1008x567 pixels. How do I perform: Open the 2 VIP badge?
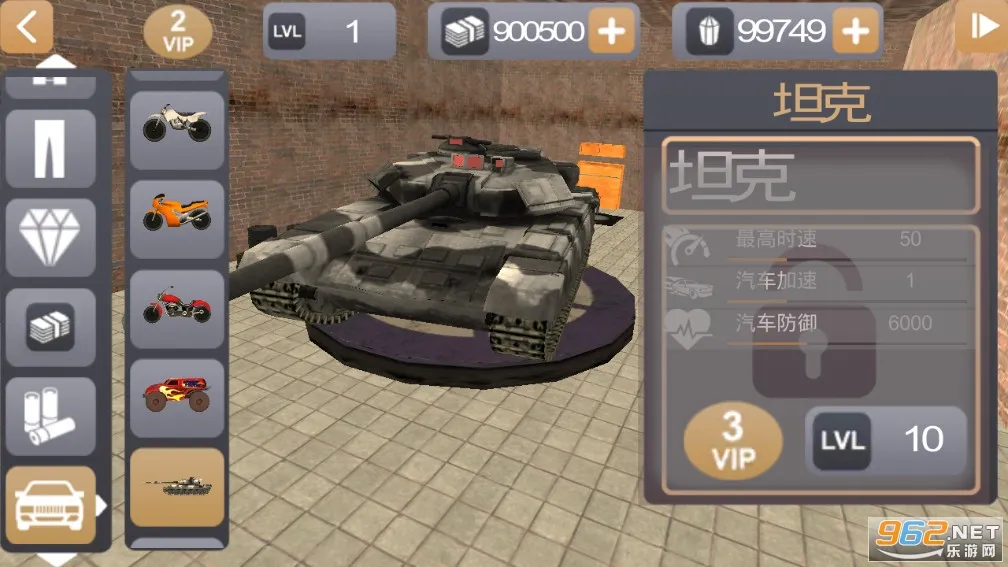[x=177, y=32]
